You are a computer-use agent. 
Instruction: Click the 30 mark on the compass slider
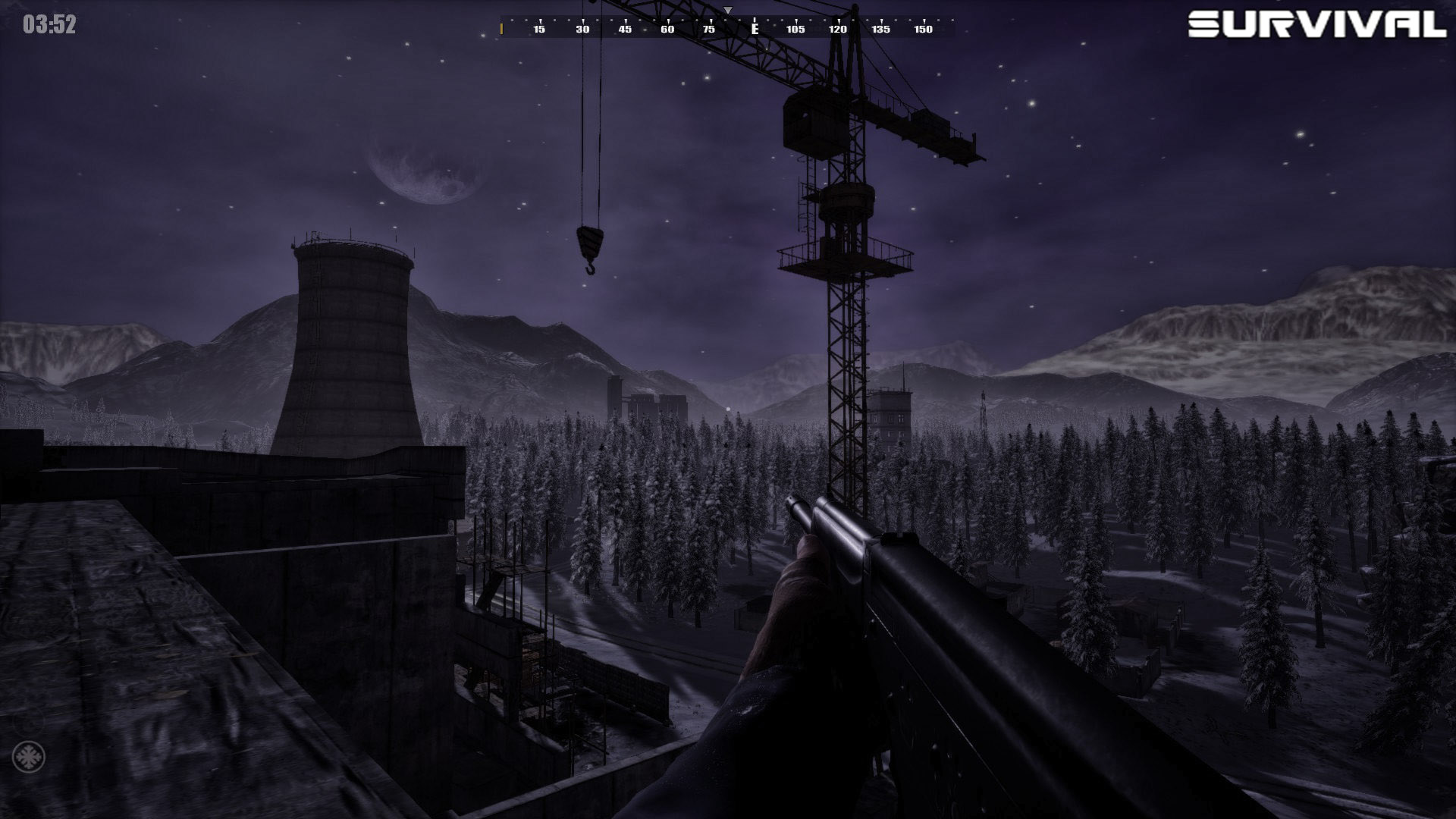582,29
